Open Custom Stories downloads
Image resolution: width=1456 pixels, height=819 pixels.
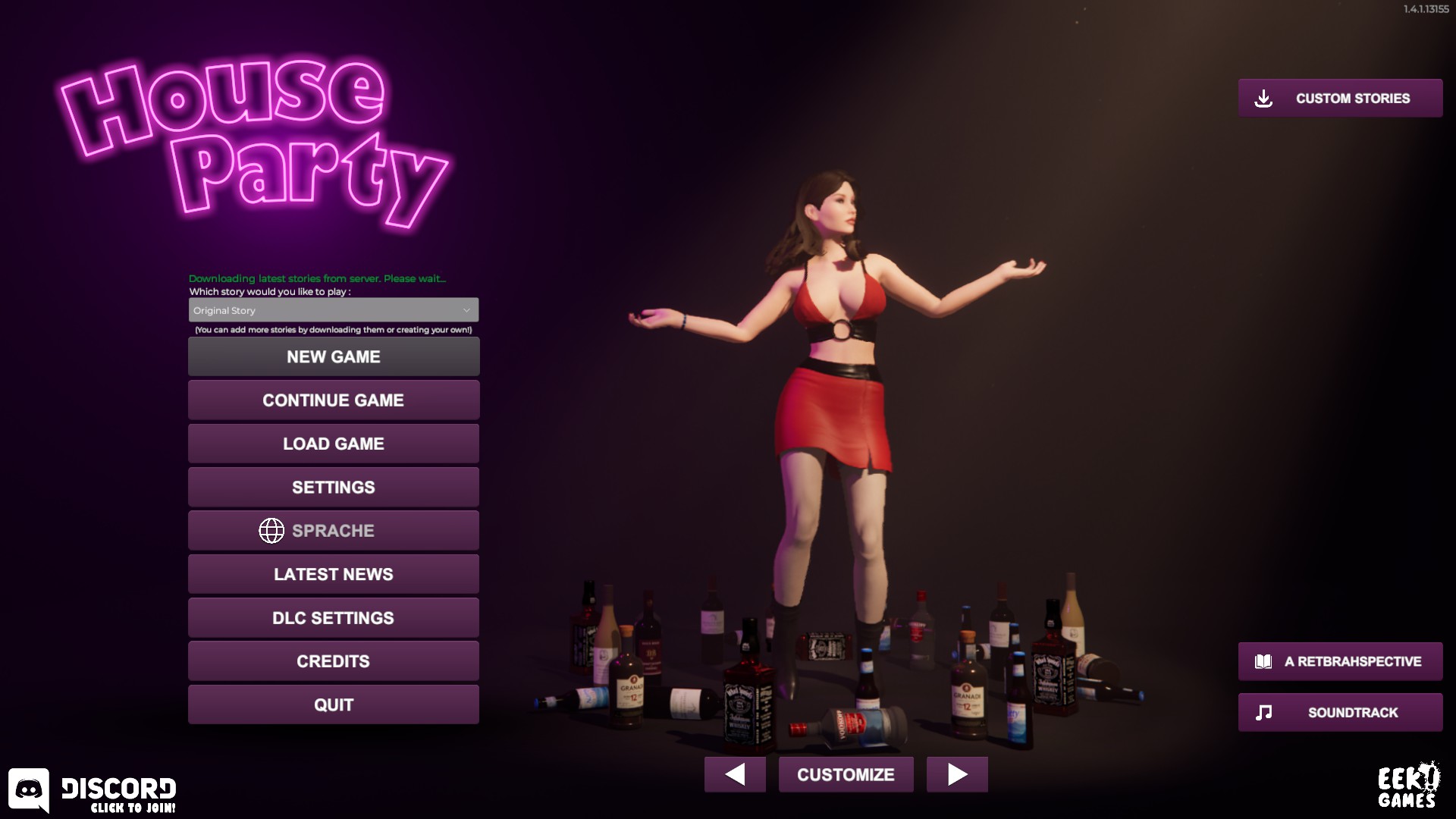pyautogui.click(x=1340, y=99)
